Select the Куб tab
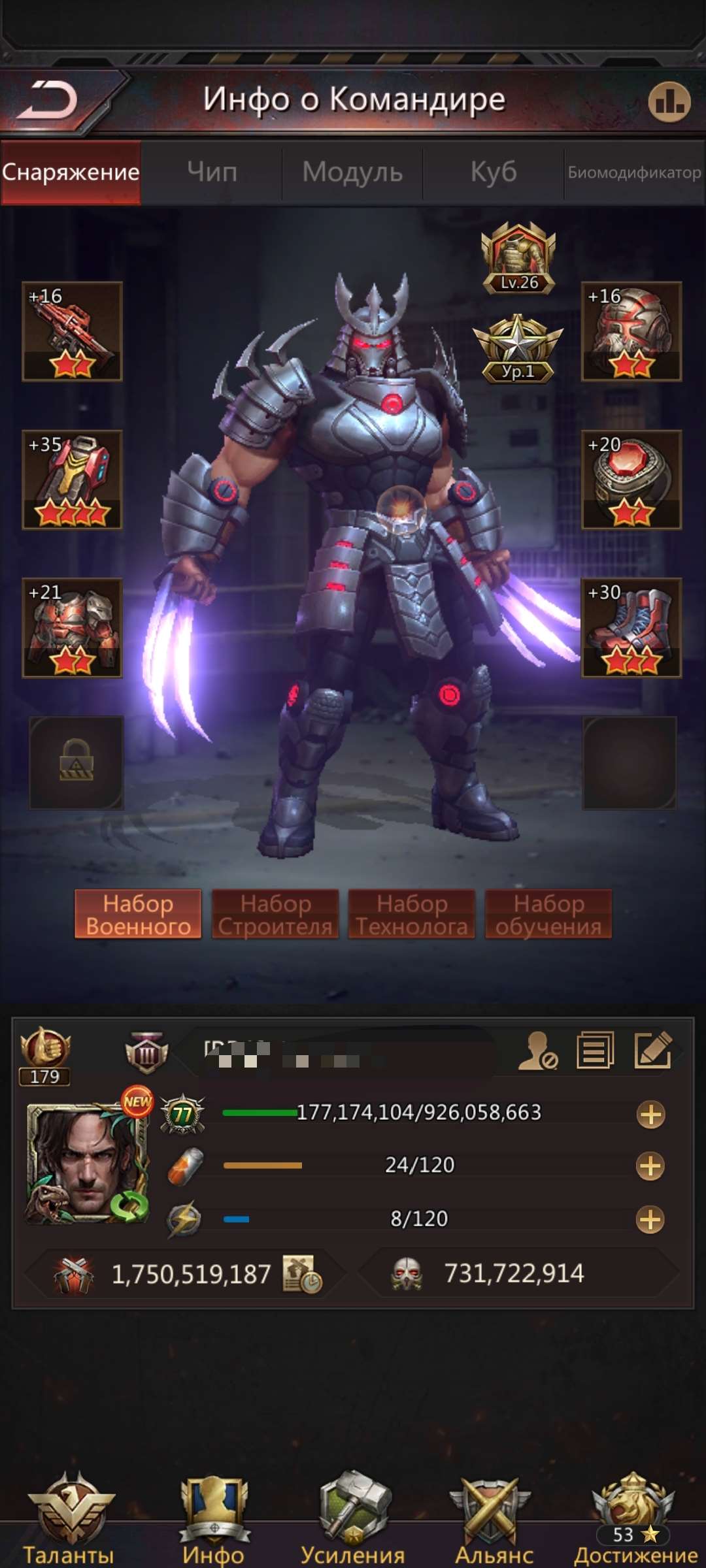Image resolution: width=706 pixels, height=1568 pixels. pyautogui.click(x=494, y=172)
